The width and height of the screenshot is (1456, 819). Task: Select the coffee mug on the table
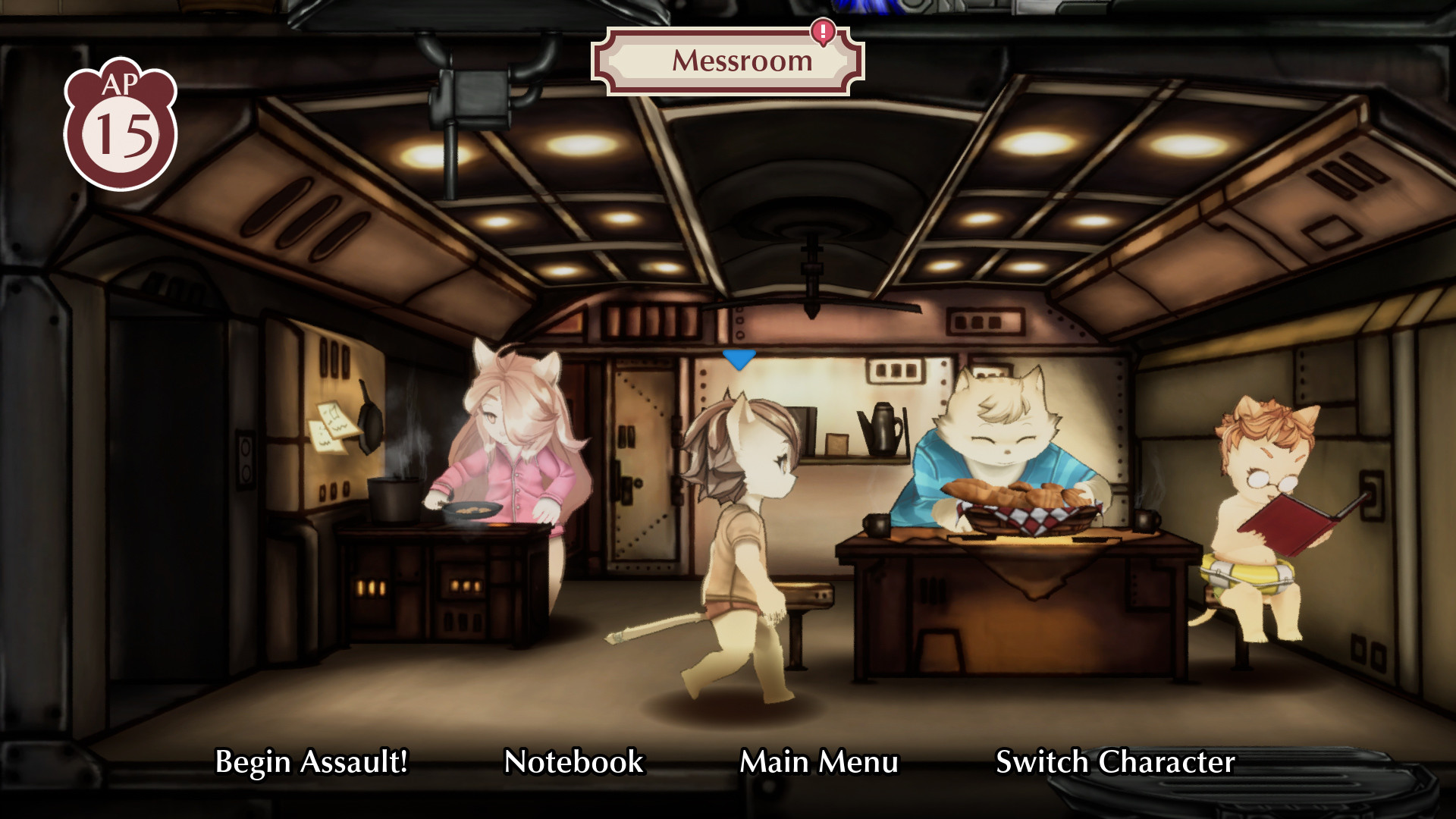(876, 523)
